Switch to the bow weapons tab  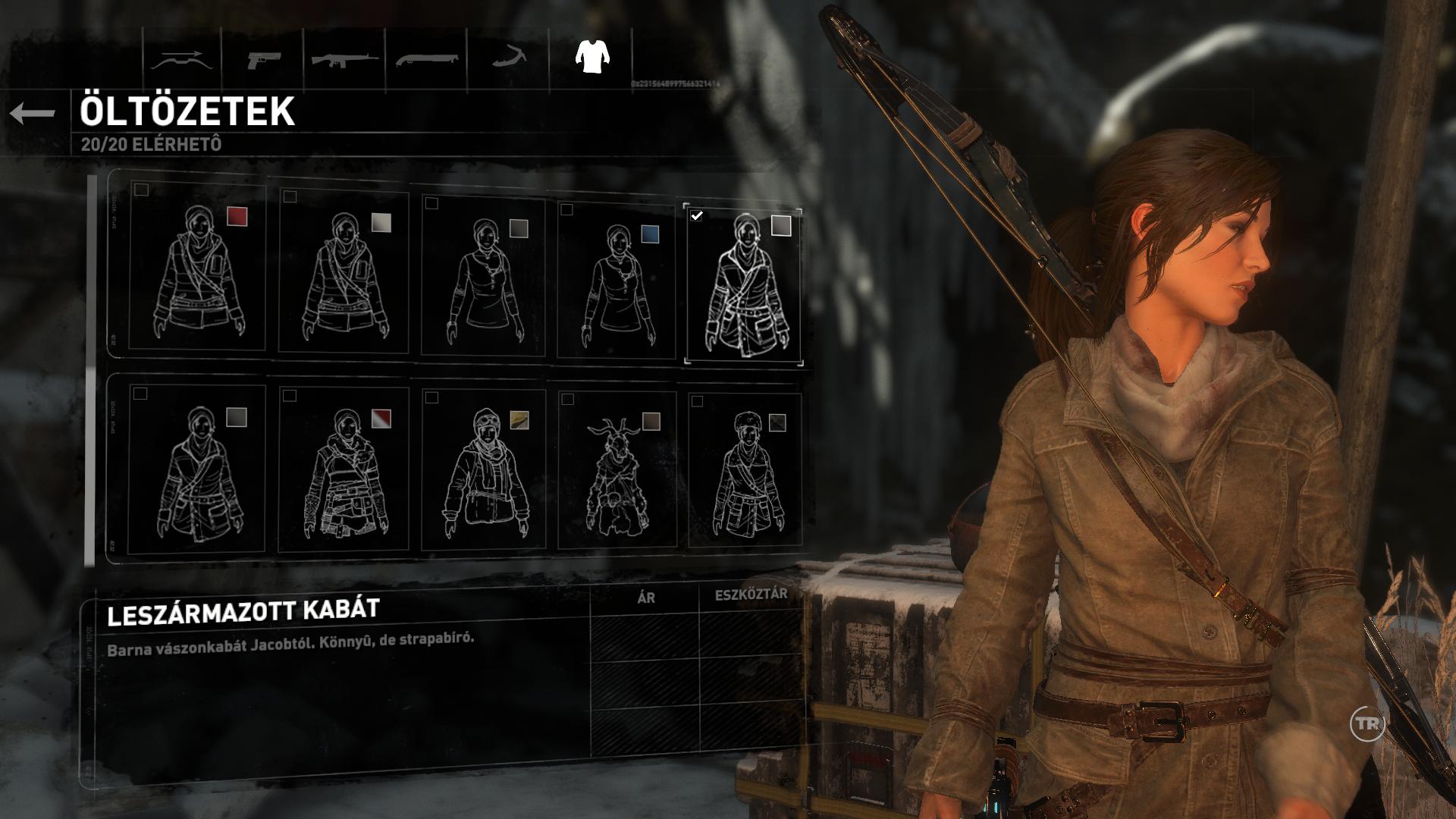[182, 59]
